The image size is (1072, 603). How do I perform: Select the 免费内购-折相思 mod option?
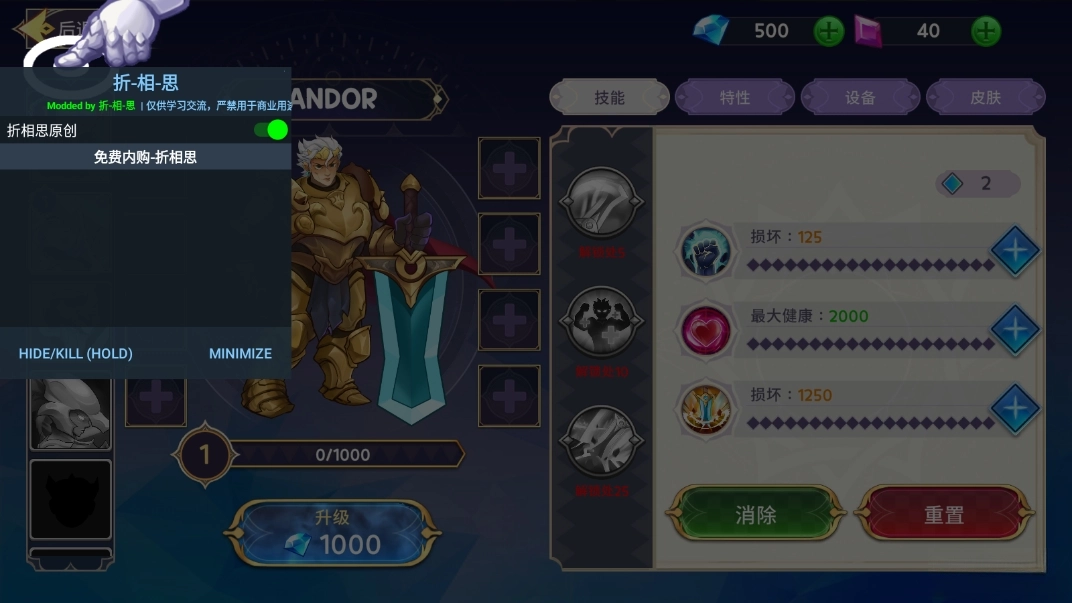[145, 157]
